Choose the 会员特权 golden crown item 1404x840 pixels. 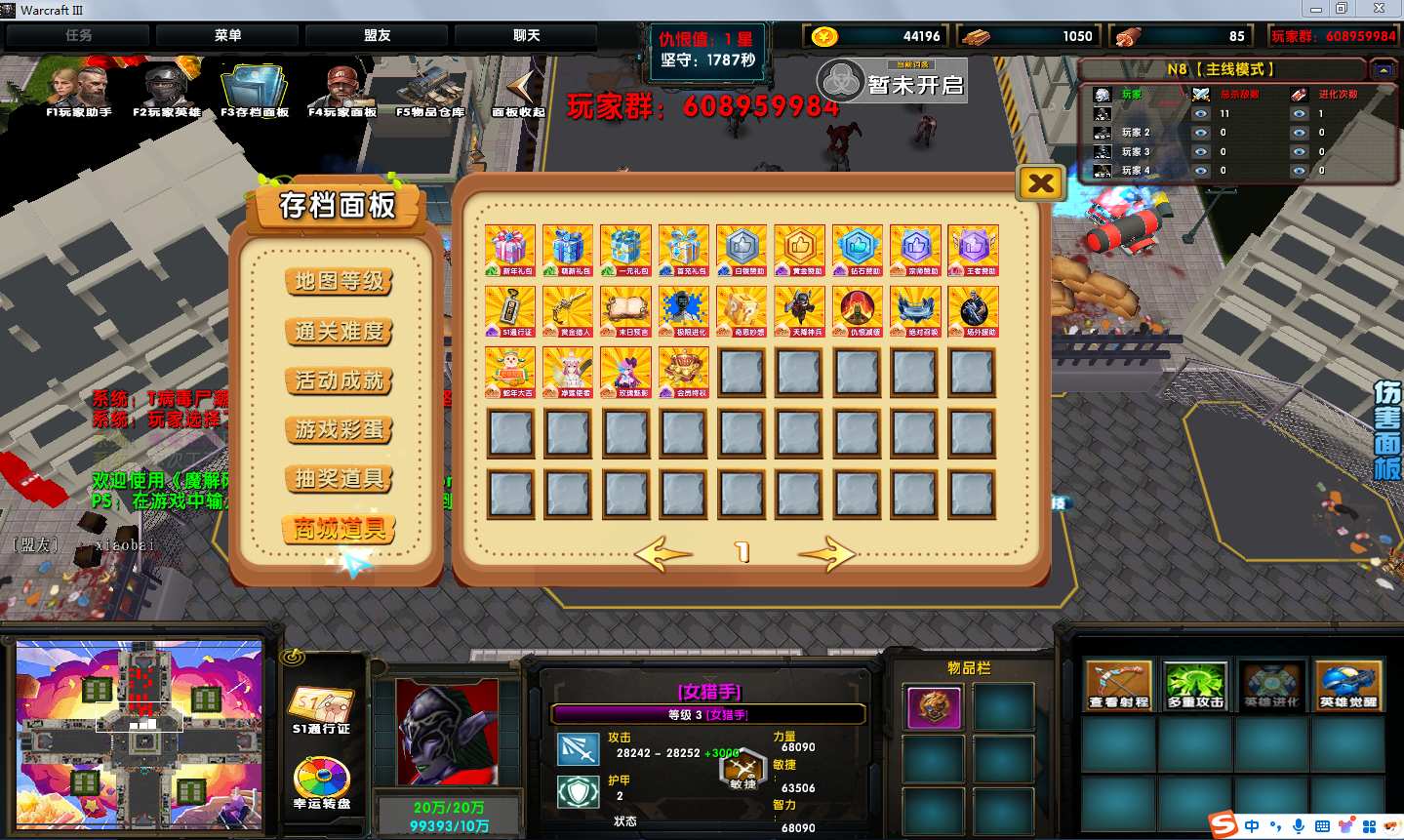point(684,373)
